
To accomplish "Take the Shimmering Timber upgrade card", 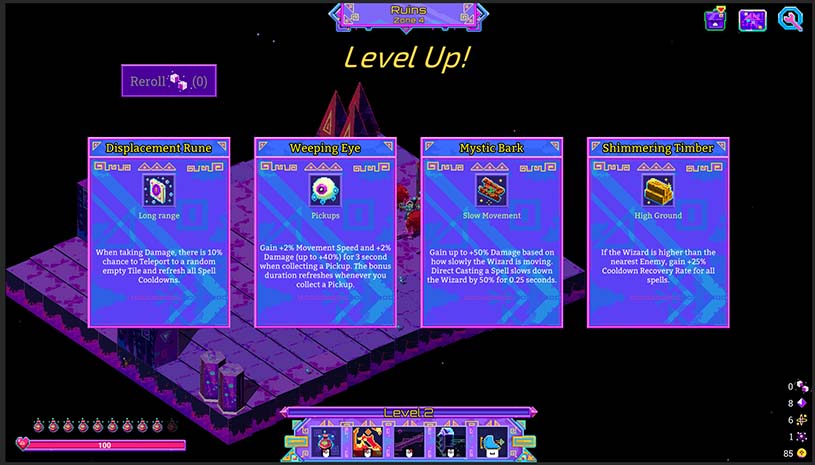I will (657, 232).
